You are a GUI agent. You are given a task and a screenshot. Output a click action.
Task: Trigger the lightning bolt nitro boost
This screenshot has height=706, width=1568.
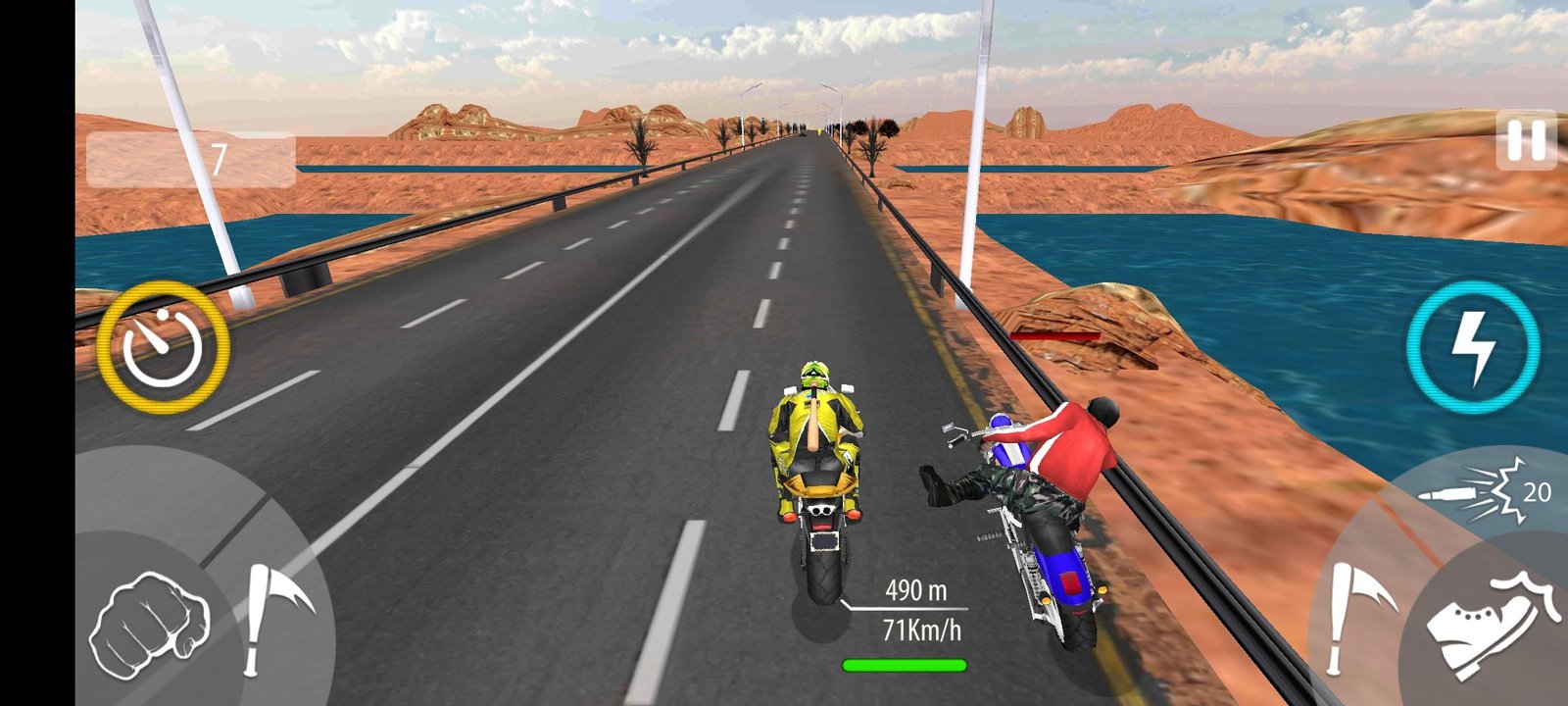pyautogui.click(x=1472, y=346)
